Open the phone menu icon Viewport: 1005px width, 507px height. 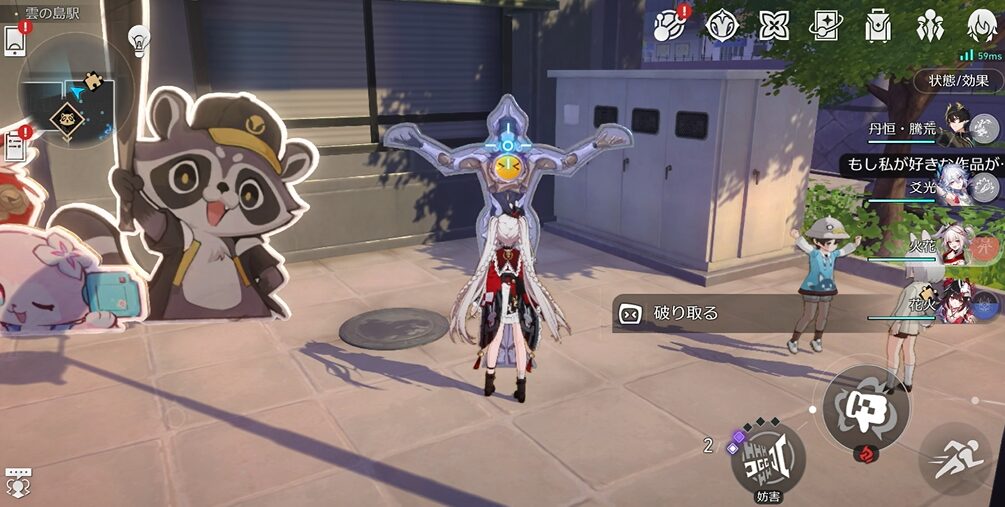[x=15, y=40]
